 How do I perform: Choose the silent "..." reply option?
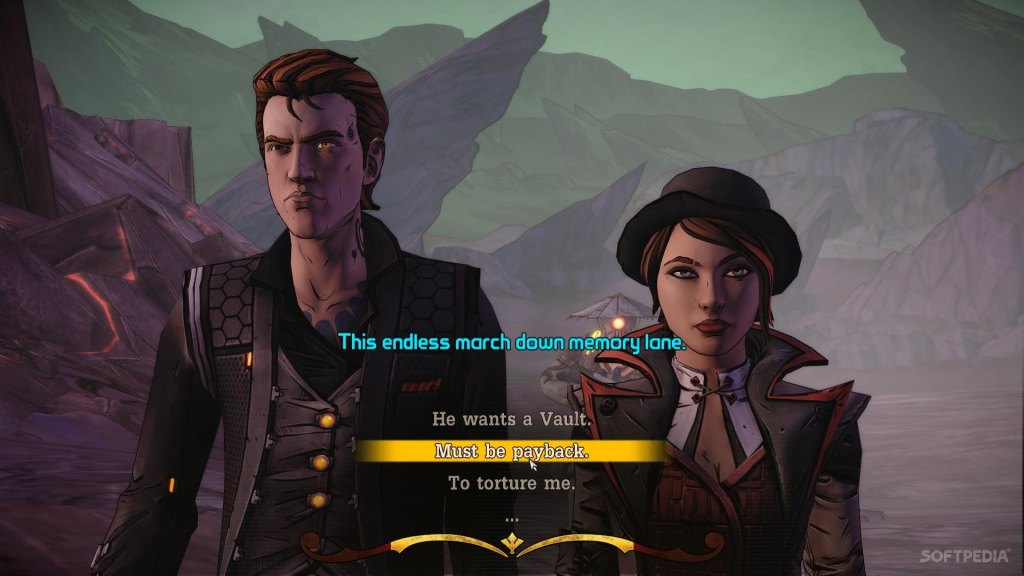tap(512, 518)
